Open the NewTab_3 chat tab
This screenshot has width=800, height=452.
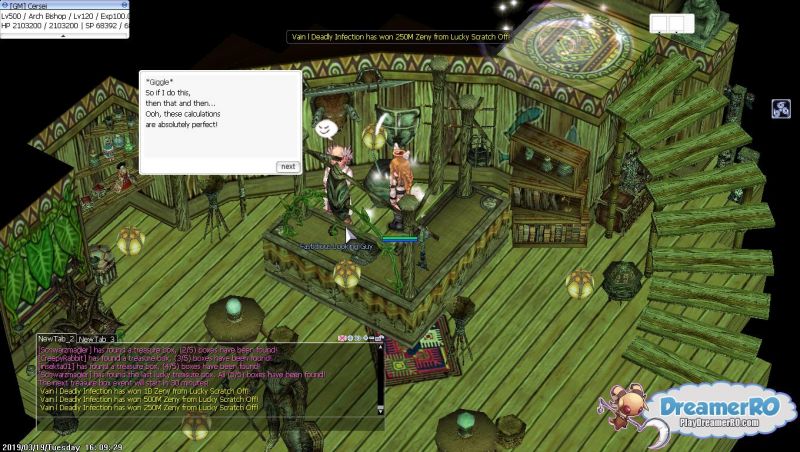point(98,340)
